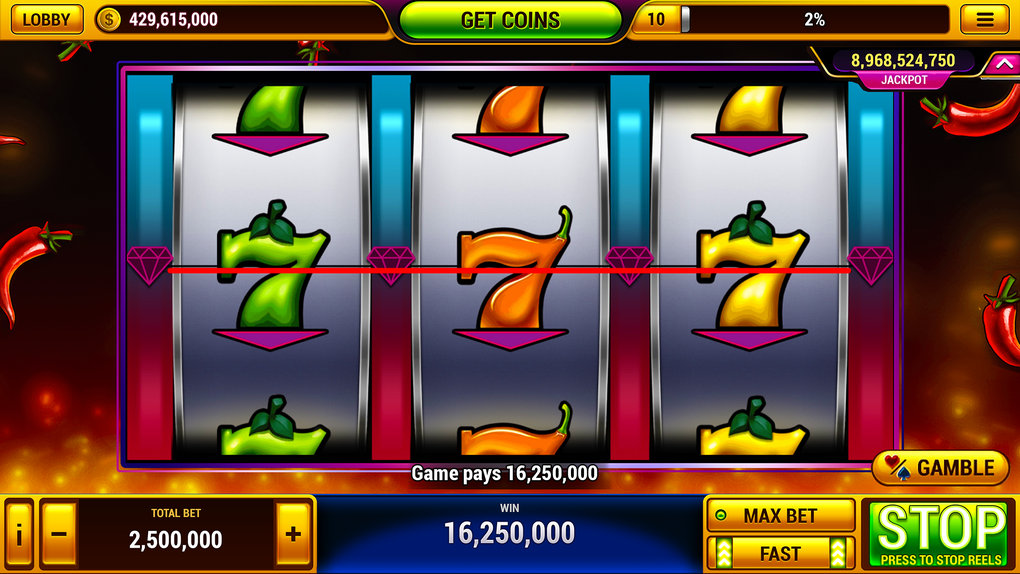The width and height of the screenshot is (1020, 574).
Task: Stop the reels with the Stop button
Action: (x=941, y=534)
